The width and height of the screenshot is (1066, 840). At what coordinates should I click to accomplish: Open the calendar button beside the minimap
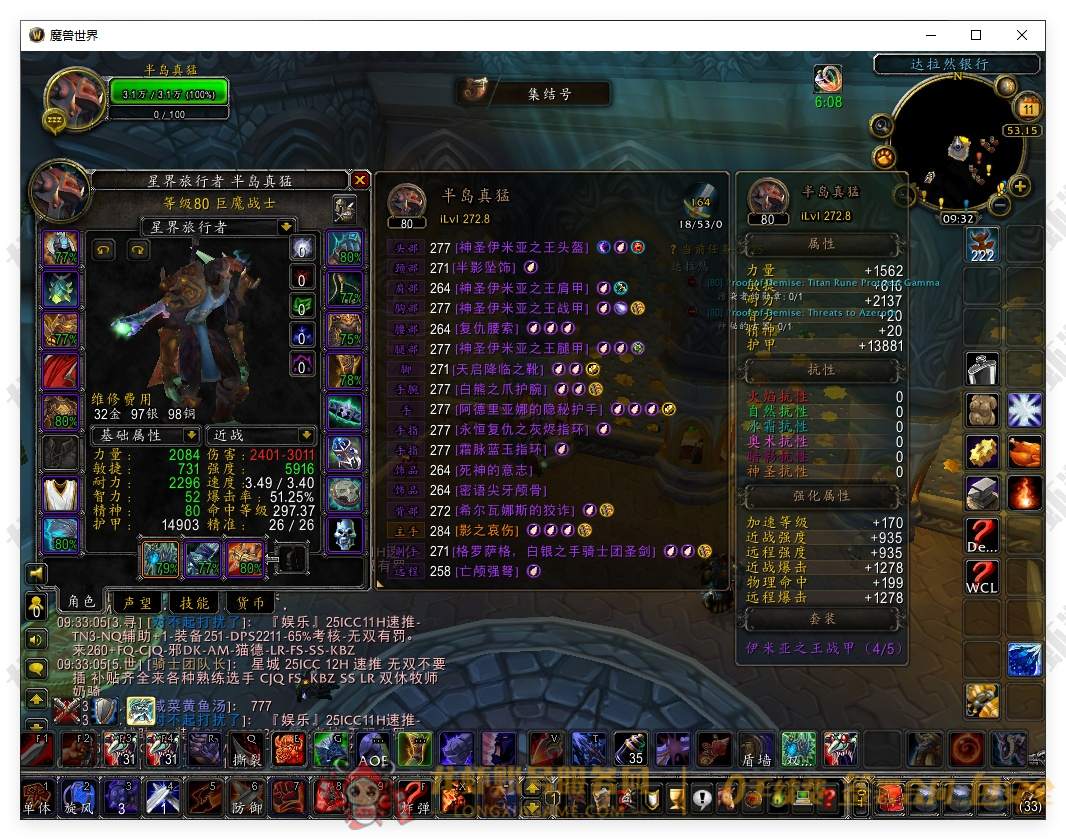coord(1029,107)
